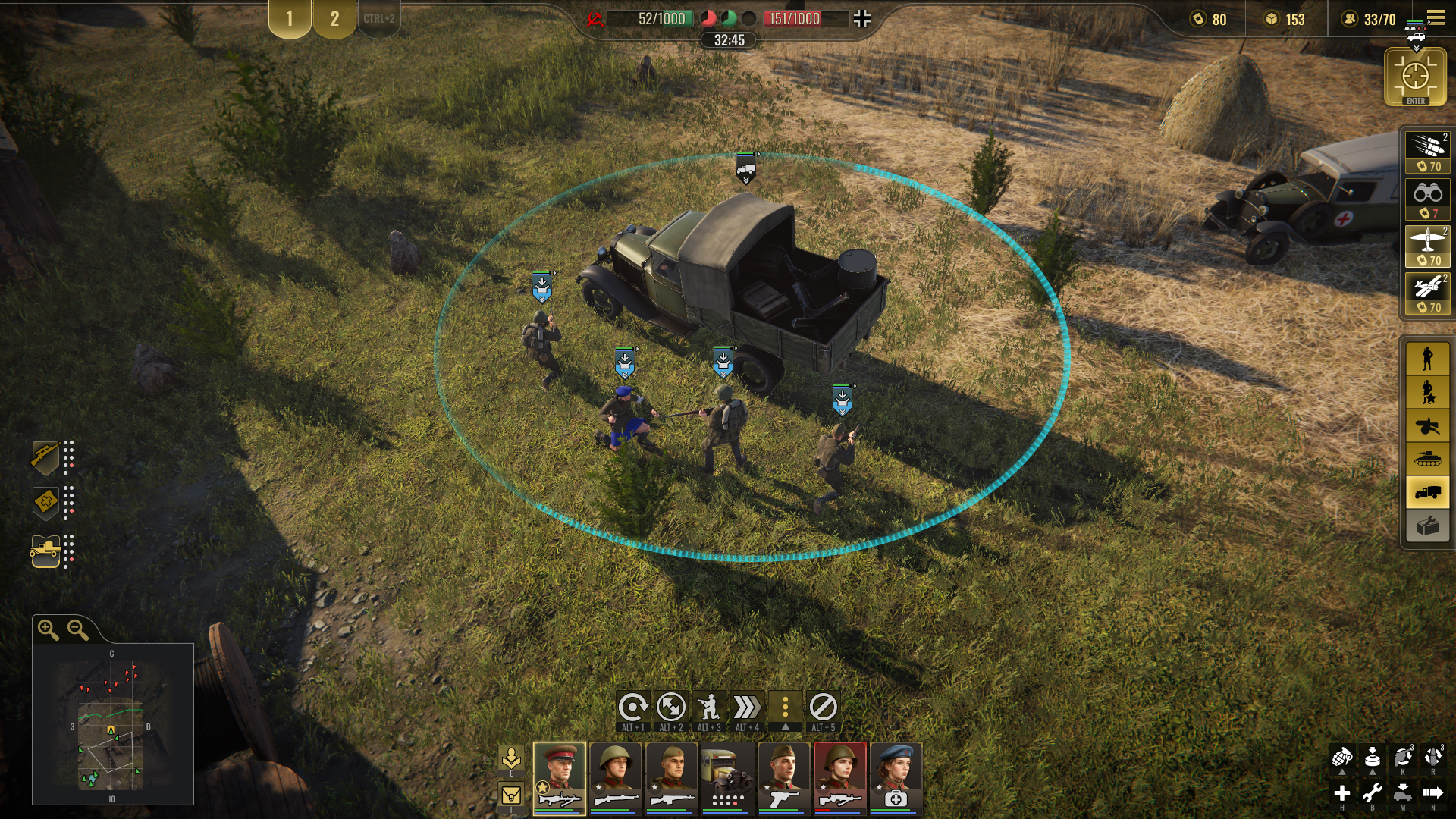
Task: Throw grenade using the grenade icon
Action: 1341,757
